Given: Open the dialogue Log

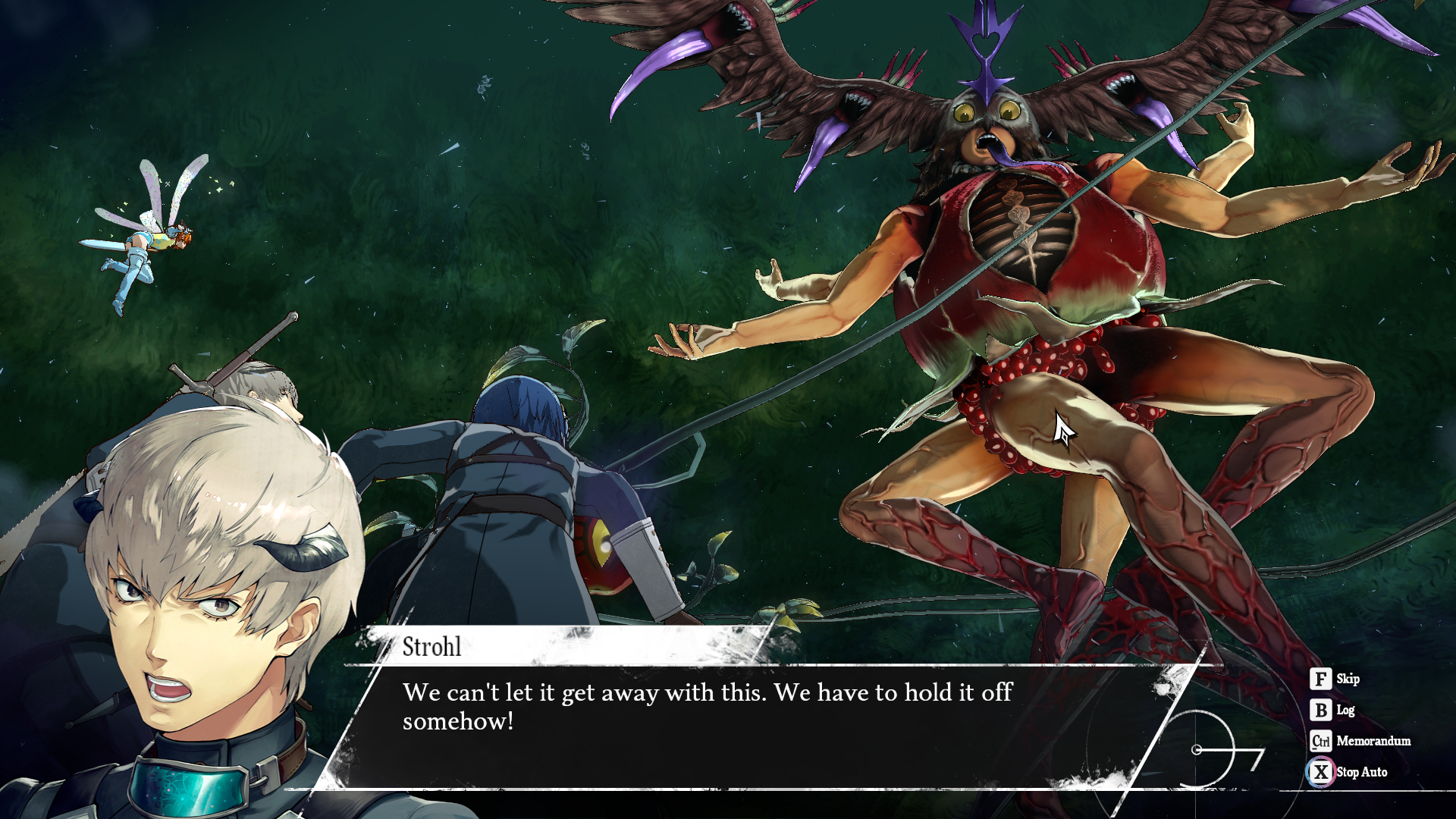Looking at the screenshot, I should [x=1332, y=710].
